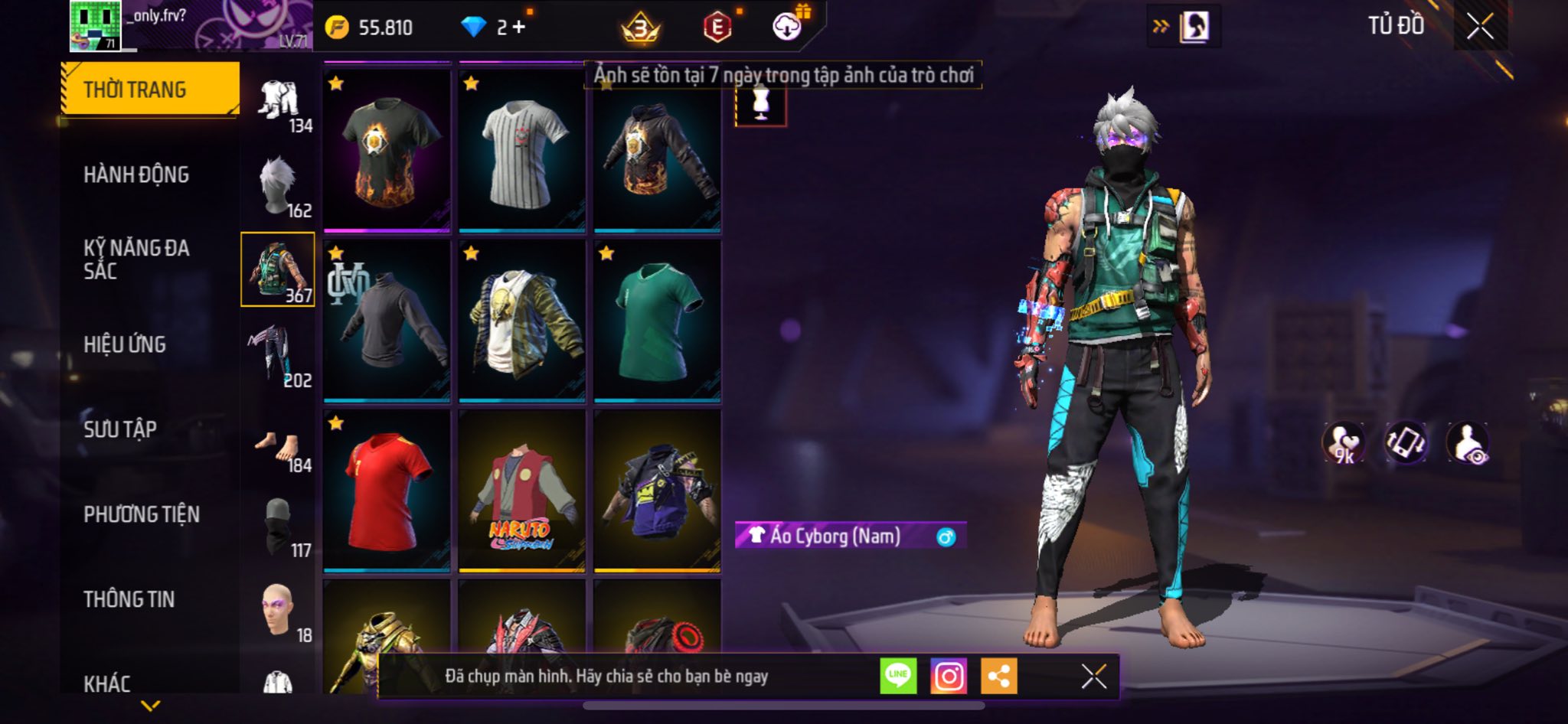Share screenshot via LINE
The height and width of the screenshot is (724, 1568).
(x=898, y=677)
